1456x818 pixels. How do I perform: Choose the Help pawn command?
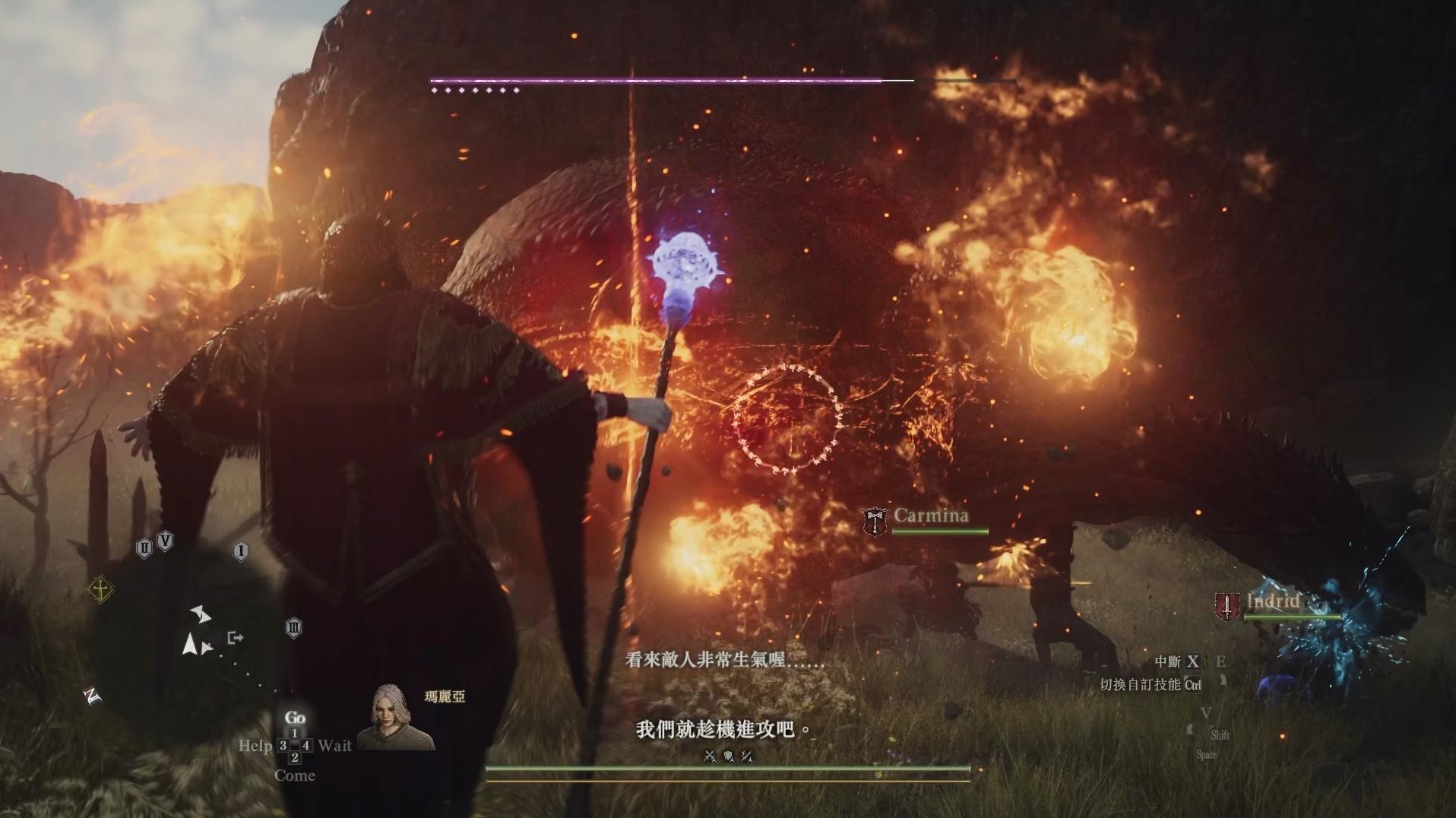click(255, 746)
